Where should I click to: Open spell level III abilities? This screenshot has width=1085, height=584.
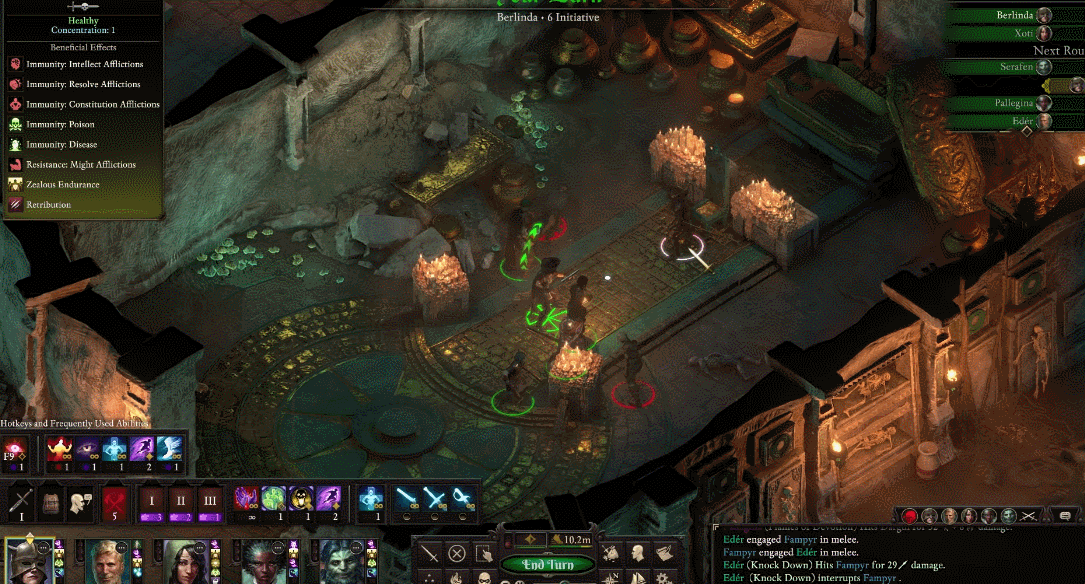click(x=209, y=500)
